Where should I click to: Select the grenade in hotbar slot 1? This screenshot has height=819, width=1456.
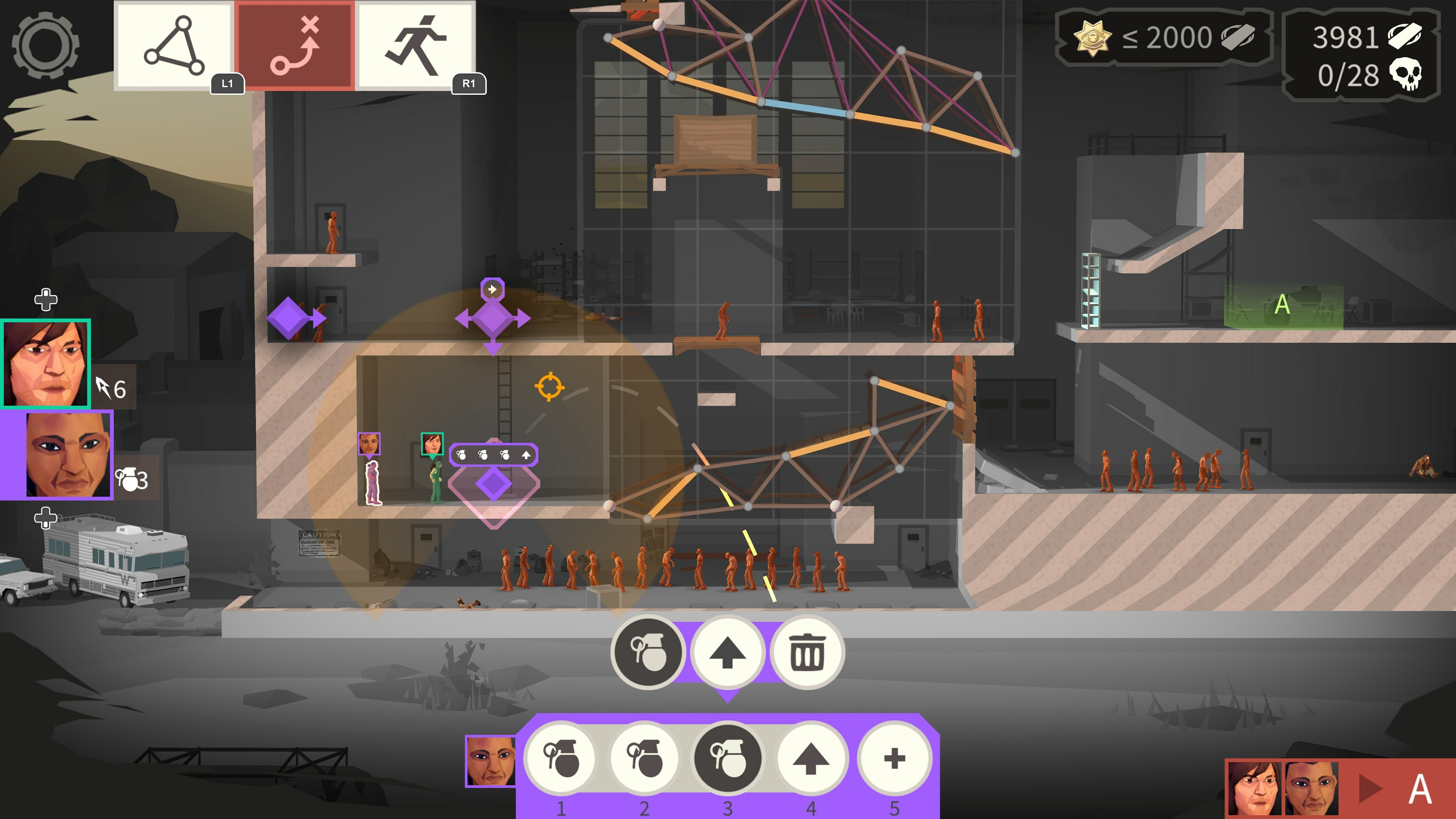coord(561,759)
